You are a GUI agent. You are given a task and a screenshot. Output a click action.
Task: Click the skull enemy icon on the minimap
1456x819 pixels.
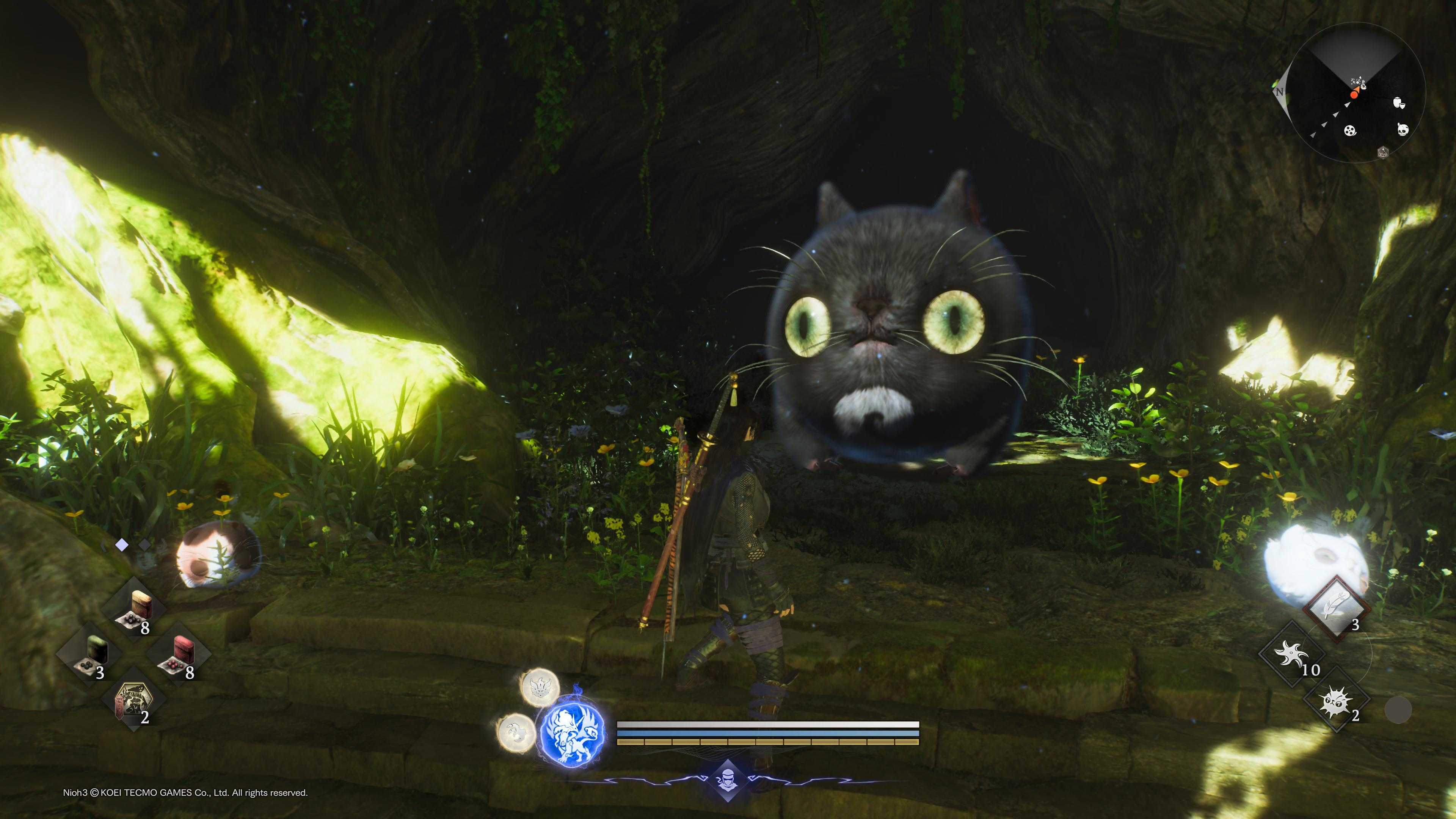(x=1403, y=130)
